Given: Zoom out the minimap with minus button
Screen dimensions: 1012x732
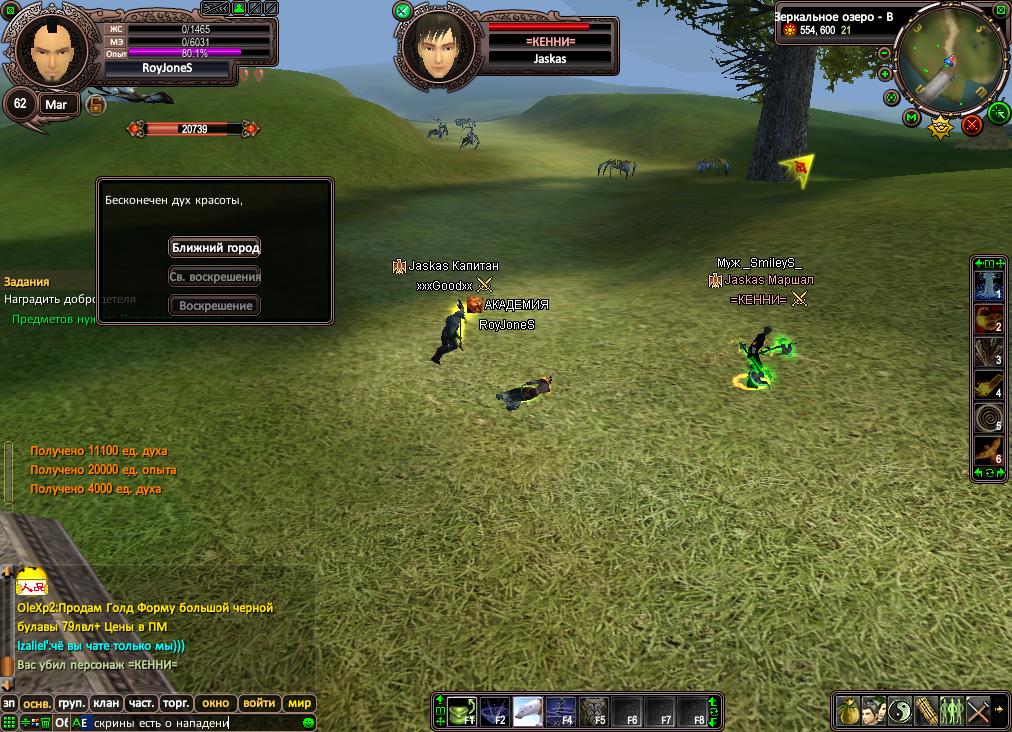Looking at the screenshot, I should pyautogui.click(x=885, y=54).
